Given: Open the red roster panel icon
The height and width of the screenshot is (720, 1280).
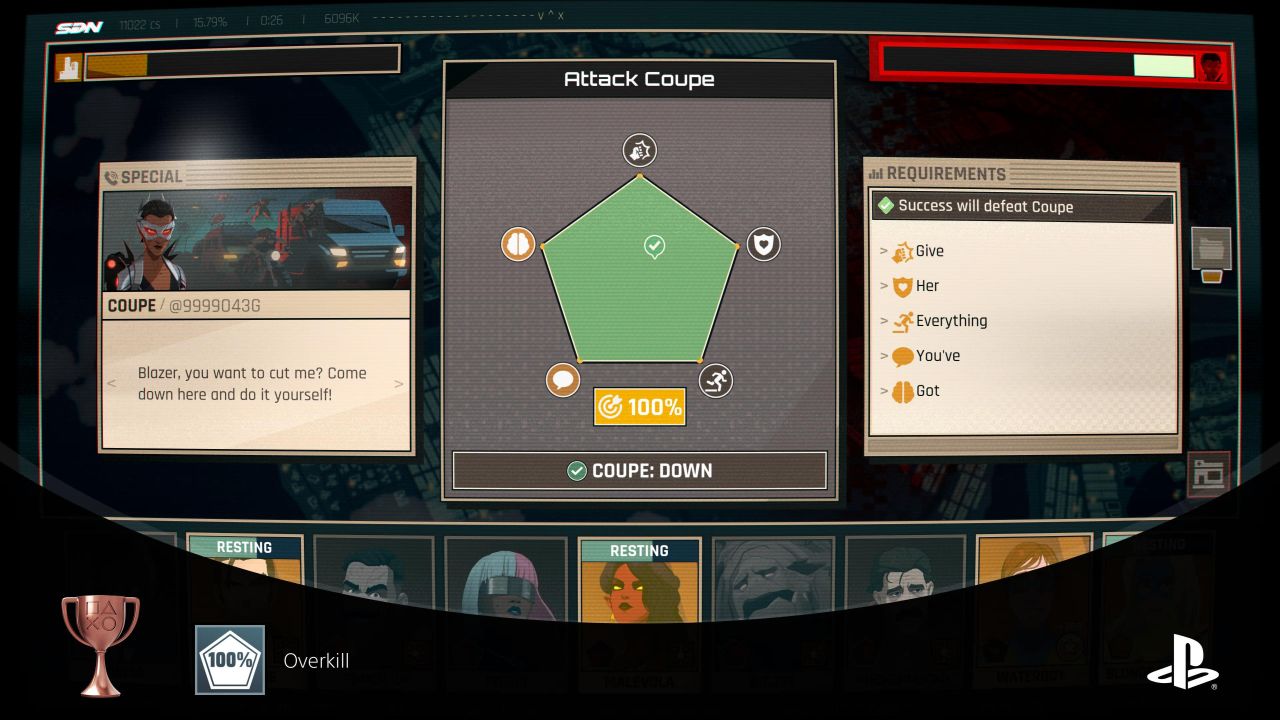Looking at the screenshot, I should click(x=1208, y=474).
